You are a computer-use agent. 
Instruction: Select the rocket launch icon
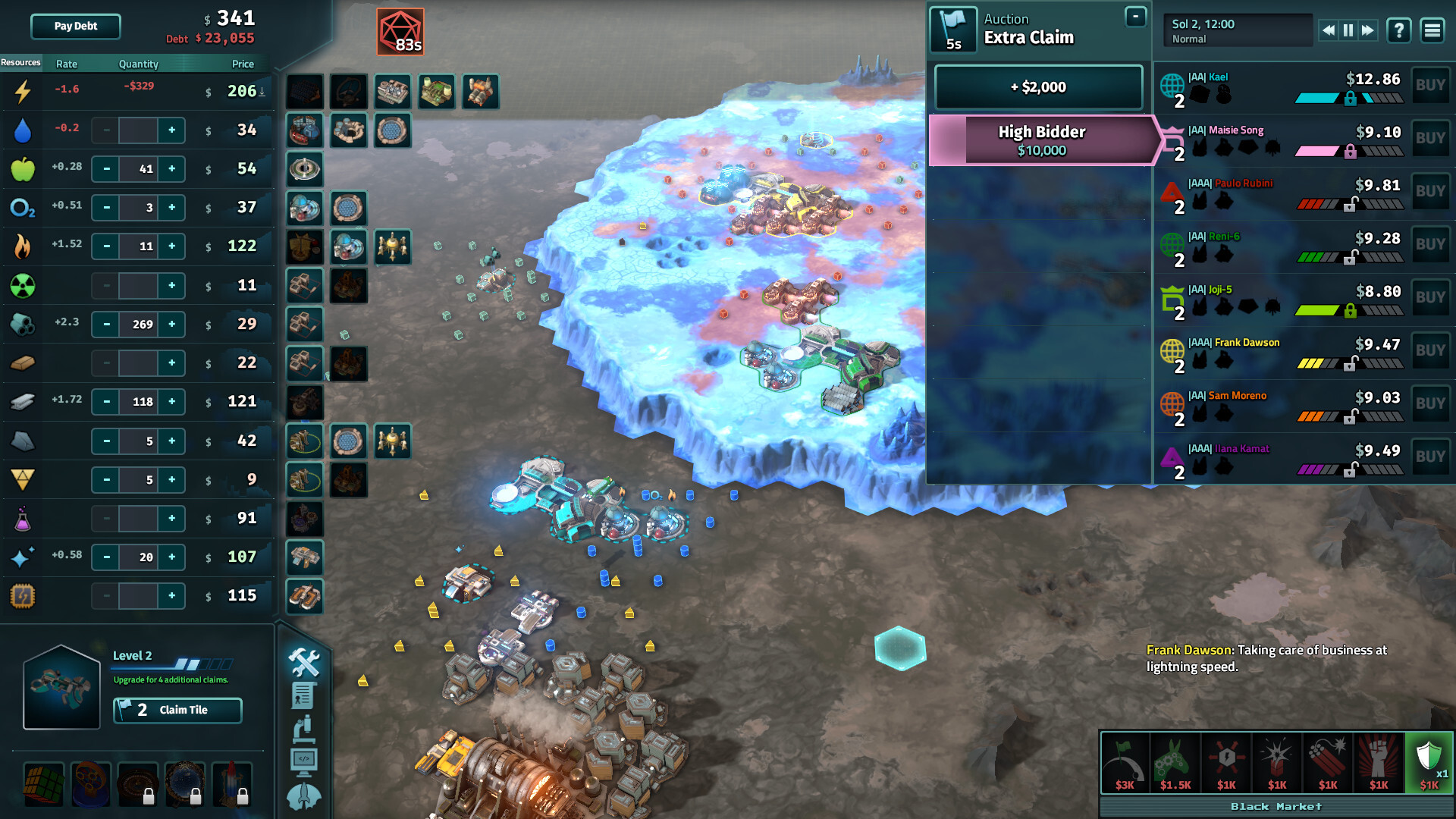tap(304, 795)
